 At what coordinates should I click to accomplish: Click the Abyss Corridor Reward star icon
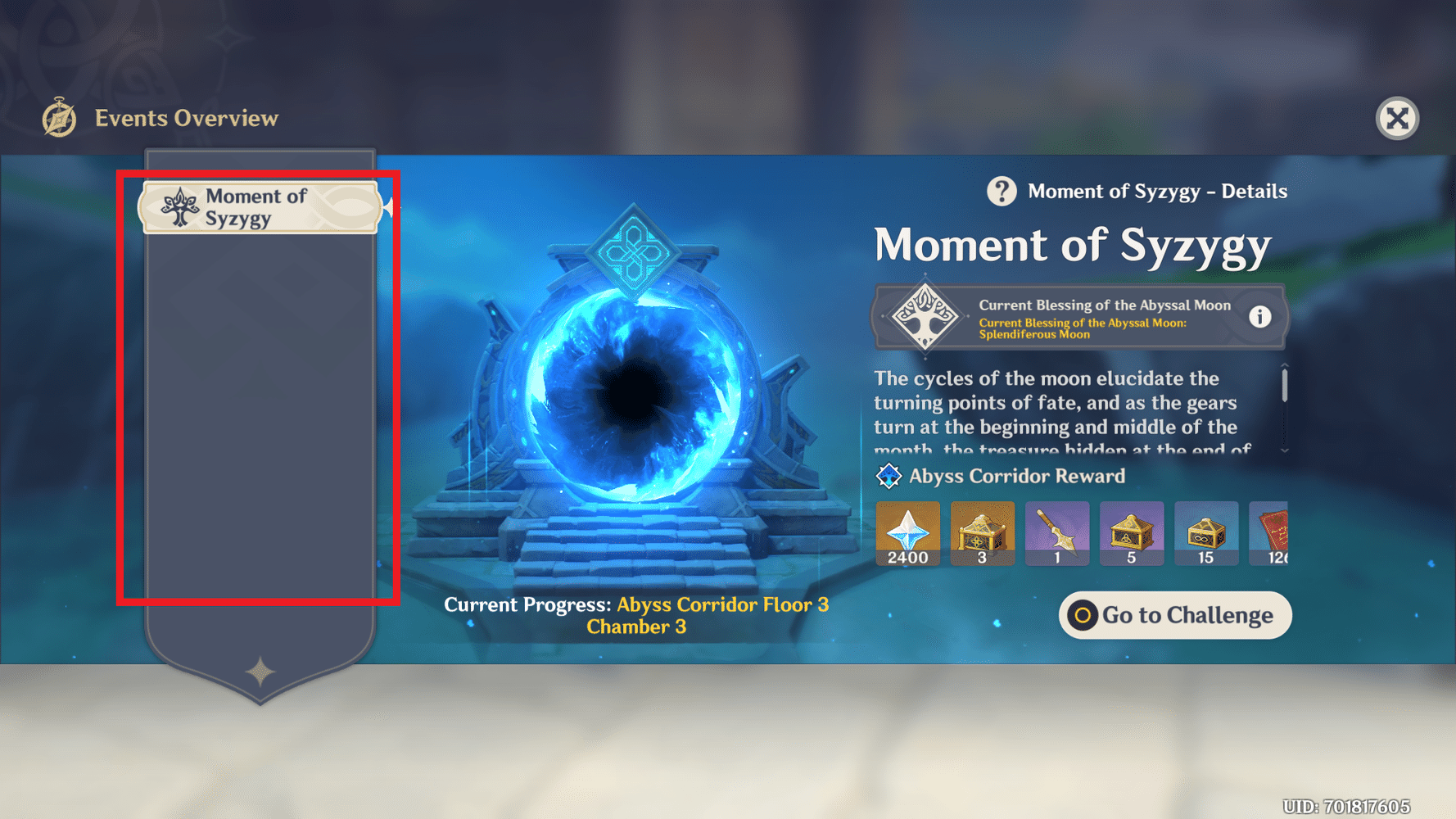coord(889,475)
